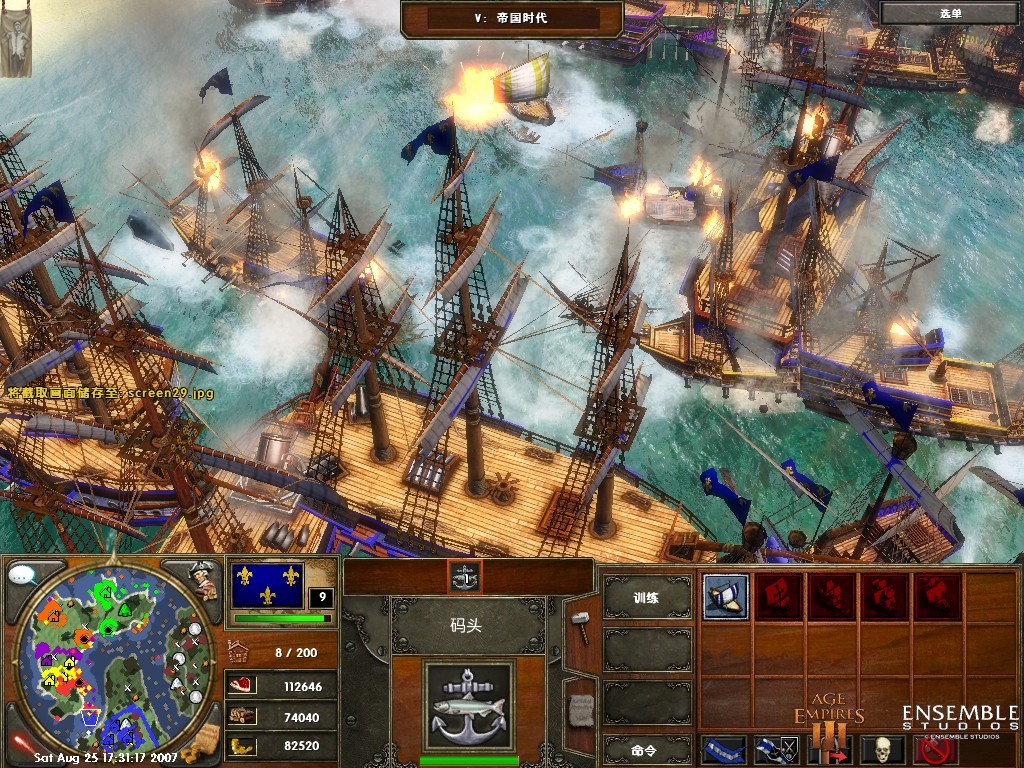The width and height of the screenshot is (1024, 768).
Task: Click the banner in the top-left corner
Action: click(x=15, y=38)
